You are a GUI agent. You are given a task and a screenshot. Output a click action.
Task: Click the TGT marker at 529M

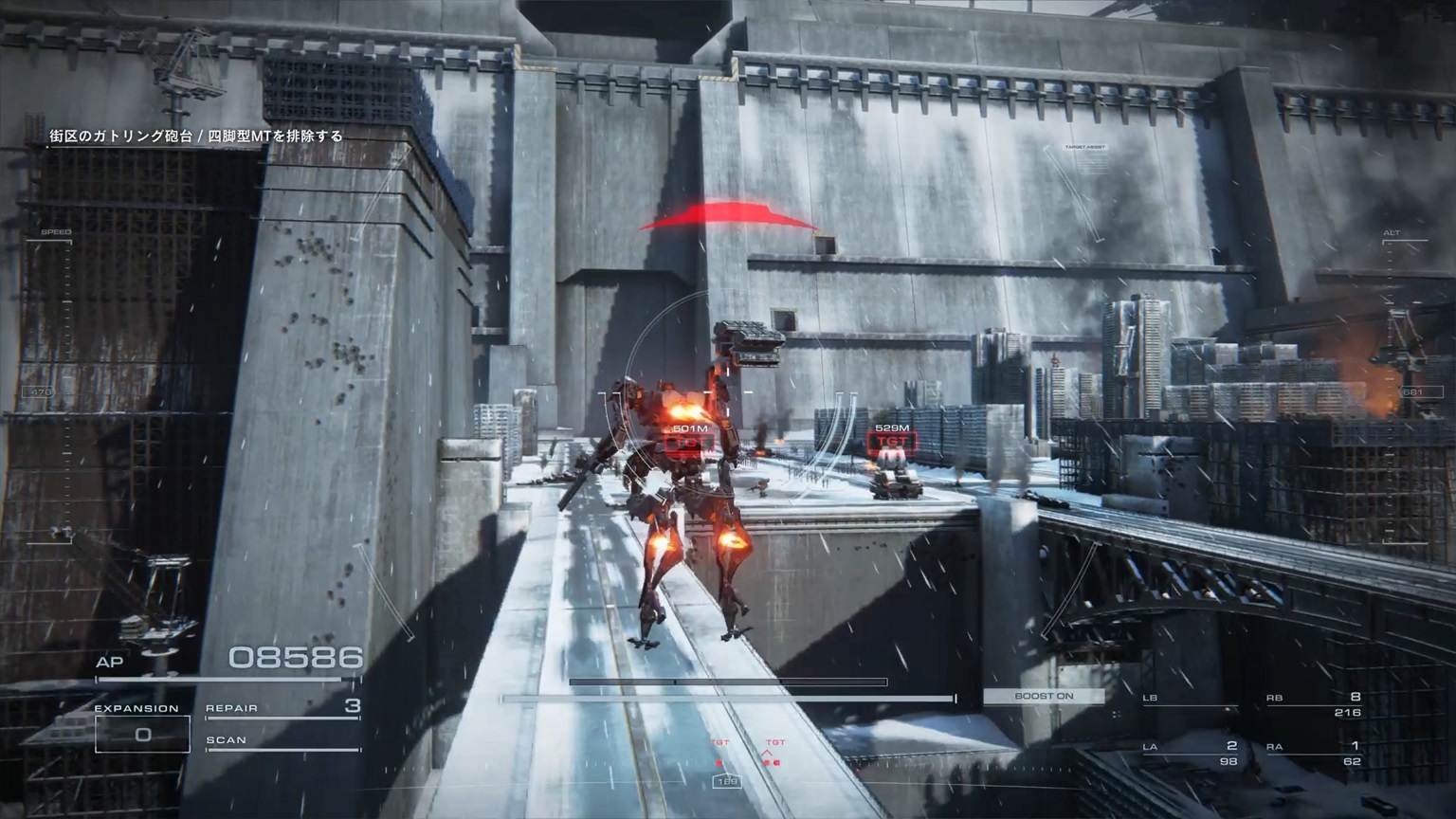(892, 441)
